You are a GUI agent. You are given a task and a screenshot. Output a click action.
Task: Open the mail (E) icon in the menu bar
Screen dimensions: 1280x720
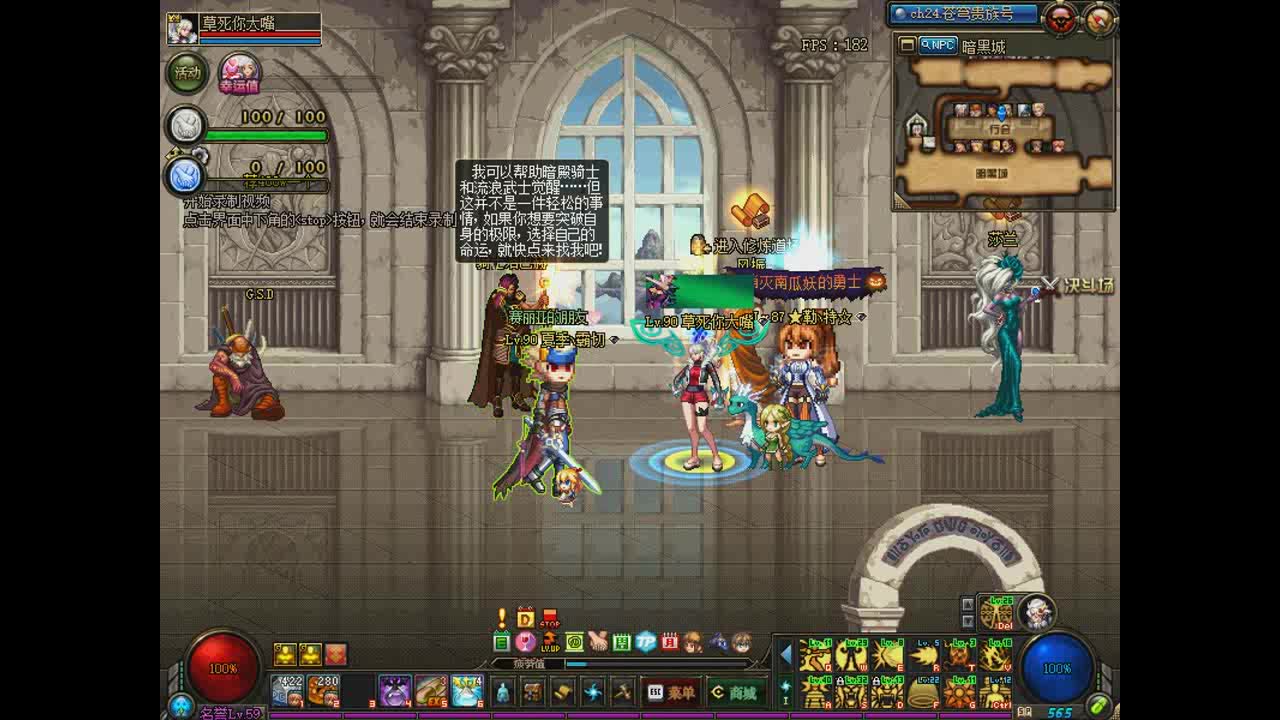(500, 644)
